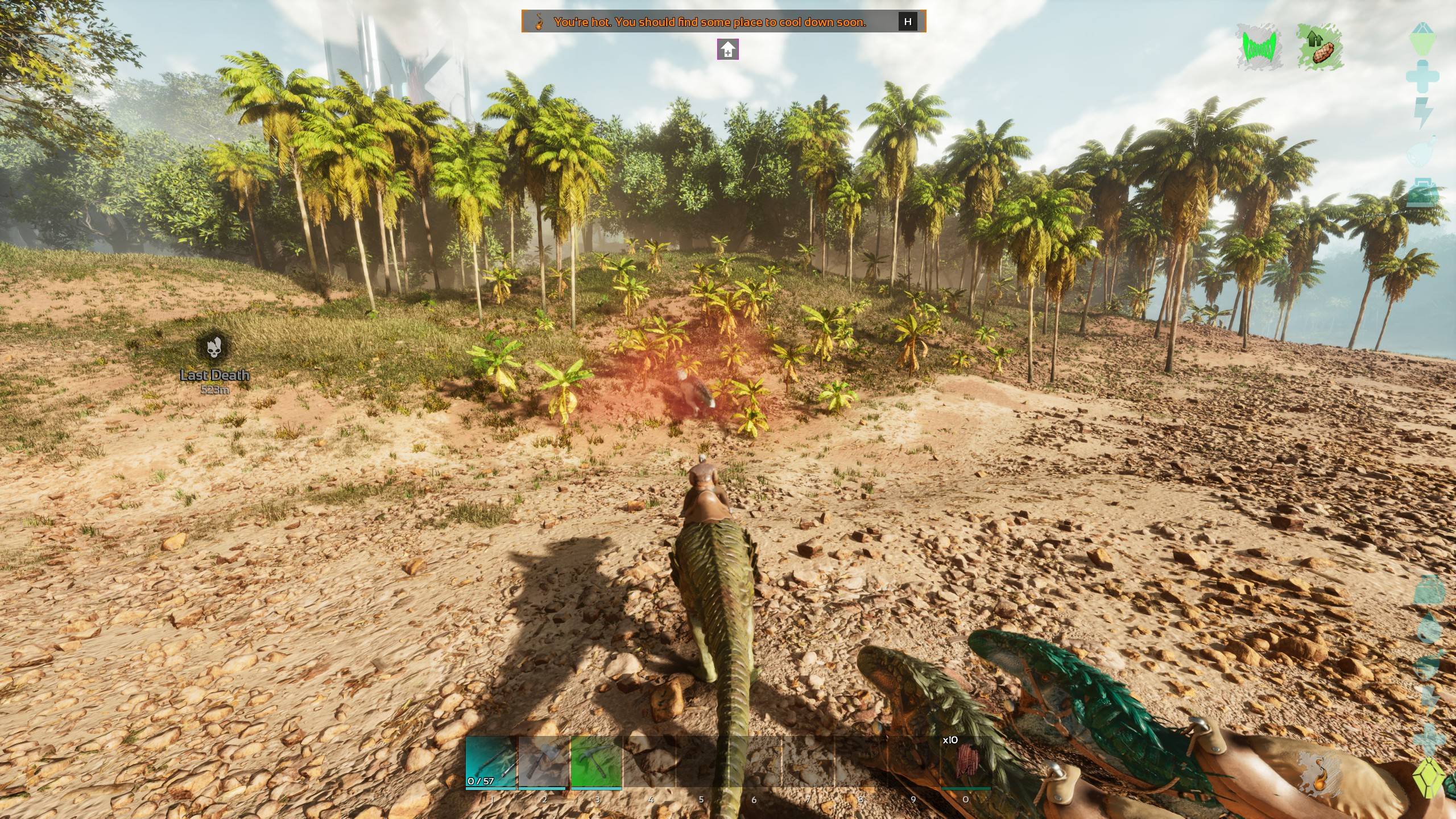Dismiss the "You're hot" notification banner
The width and height of the screenshot is (1456, 819).
pyautogui.click(x=908, y=22)
